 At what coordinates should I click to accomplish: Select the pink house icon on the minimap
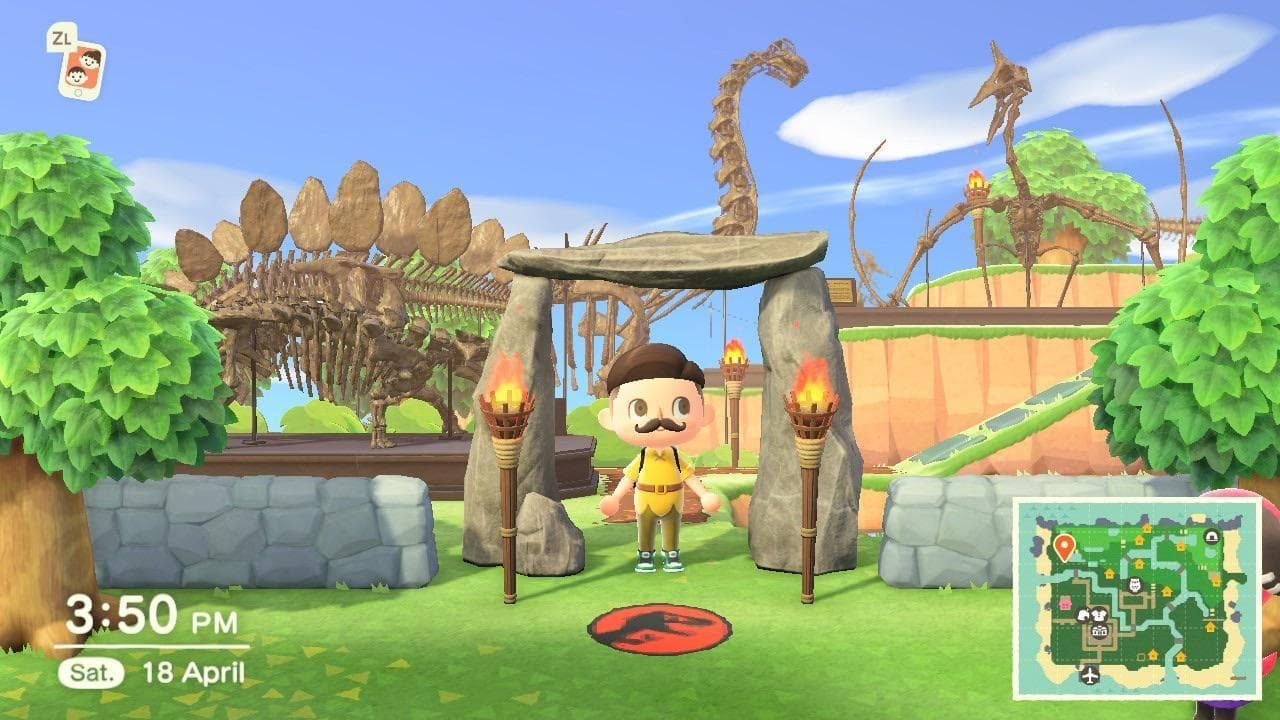pos(1065,602)
